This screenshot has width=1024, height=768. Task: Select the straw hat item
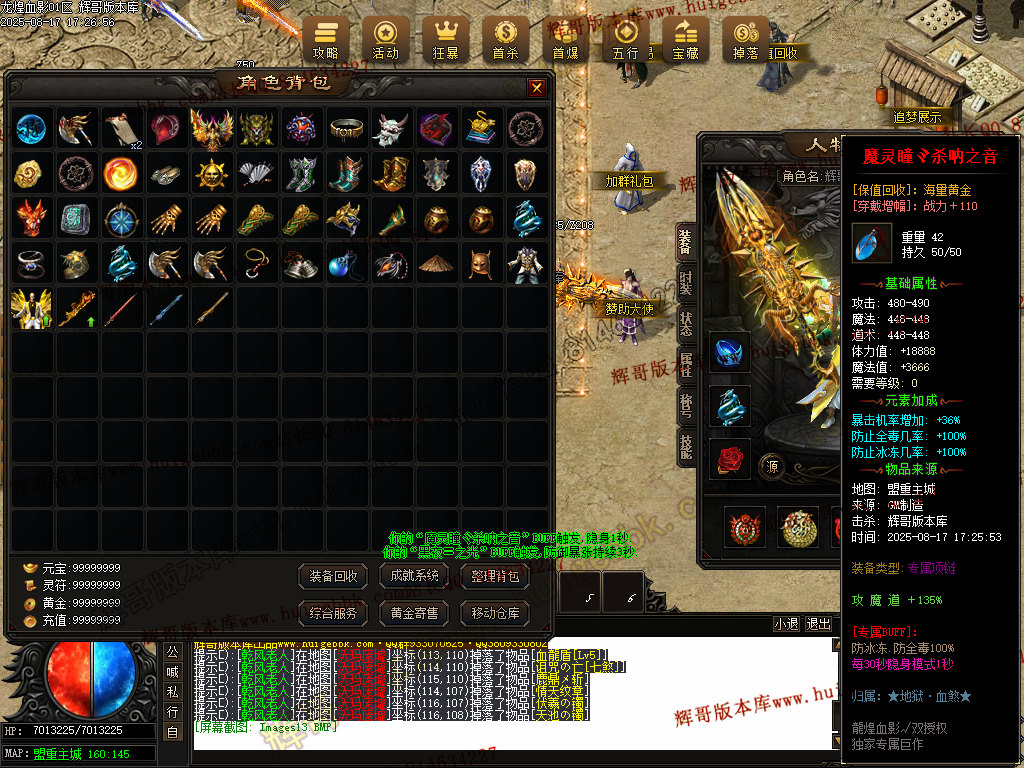tap(435, 264)
